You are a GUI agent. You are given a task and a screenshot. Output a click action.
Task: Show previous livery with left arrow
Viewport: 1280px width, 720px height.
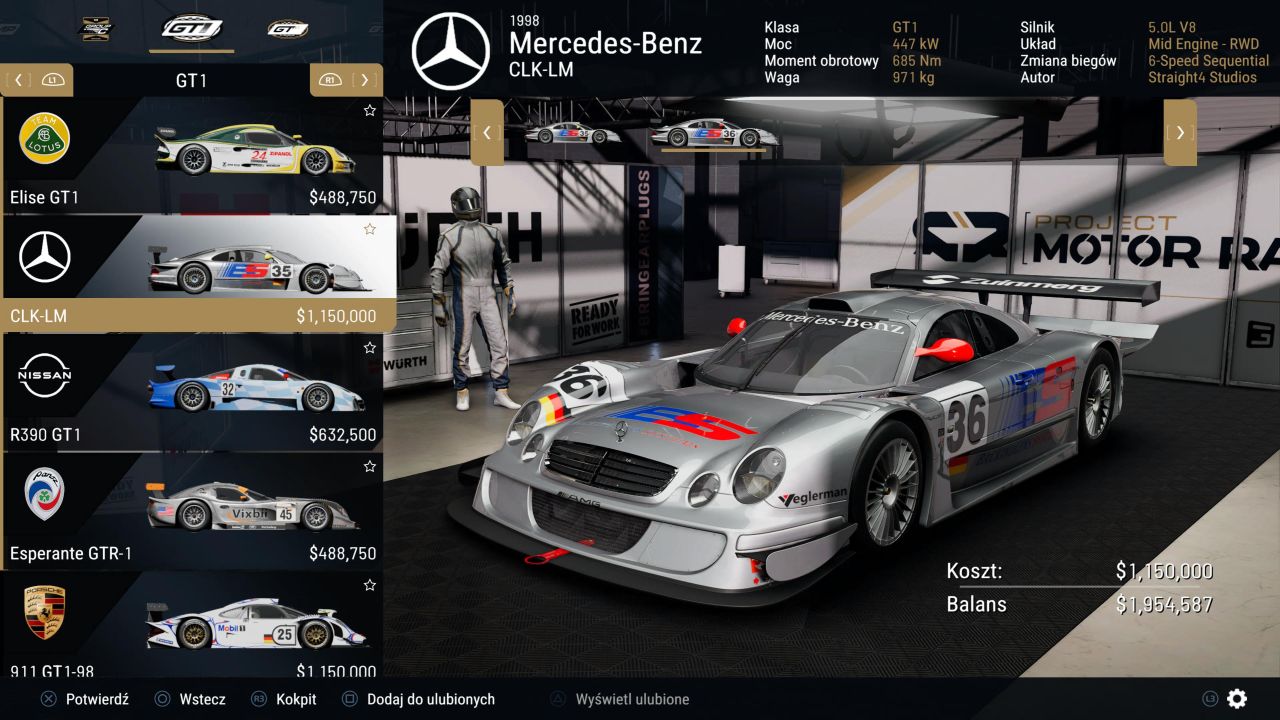click(x=487, y=132)
